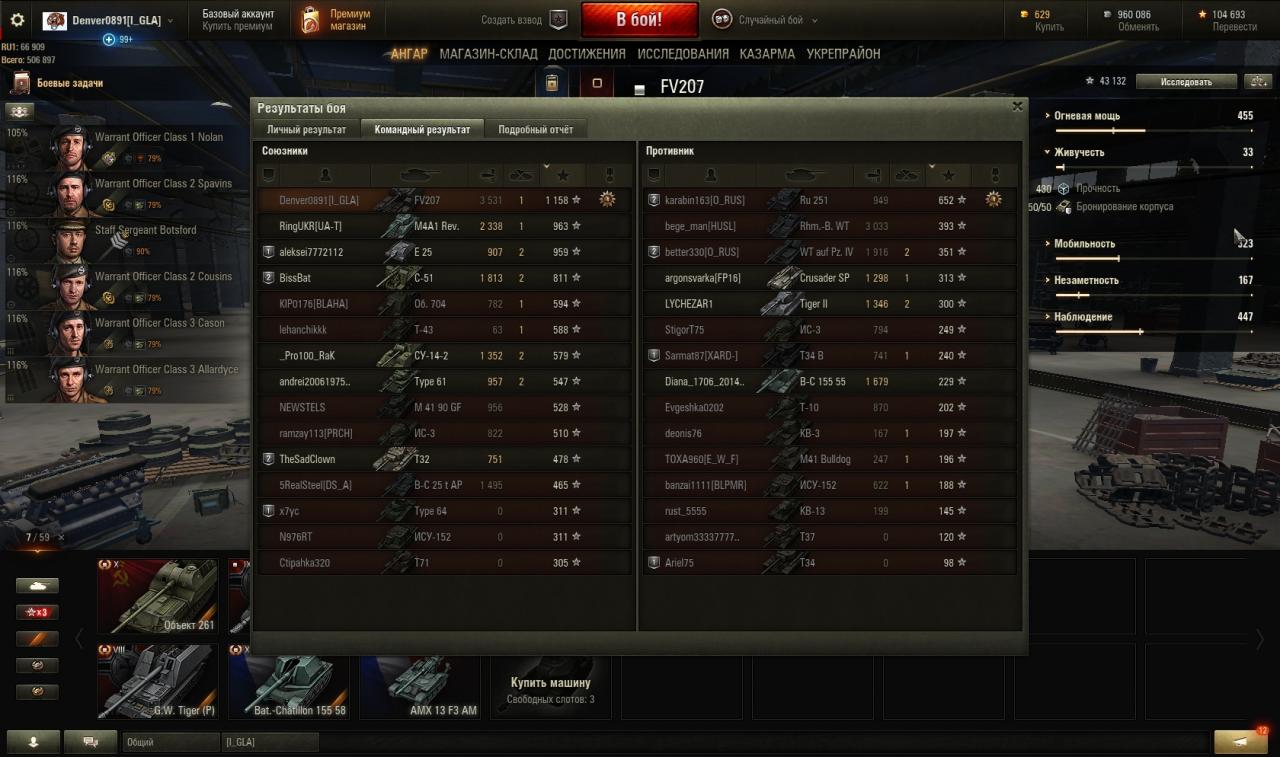Open Магазин-Склад from the top menu

(x=488, y=54)
